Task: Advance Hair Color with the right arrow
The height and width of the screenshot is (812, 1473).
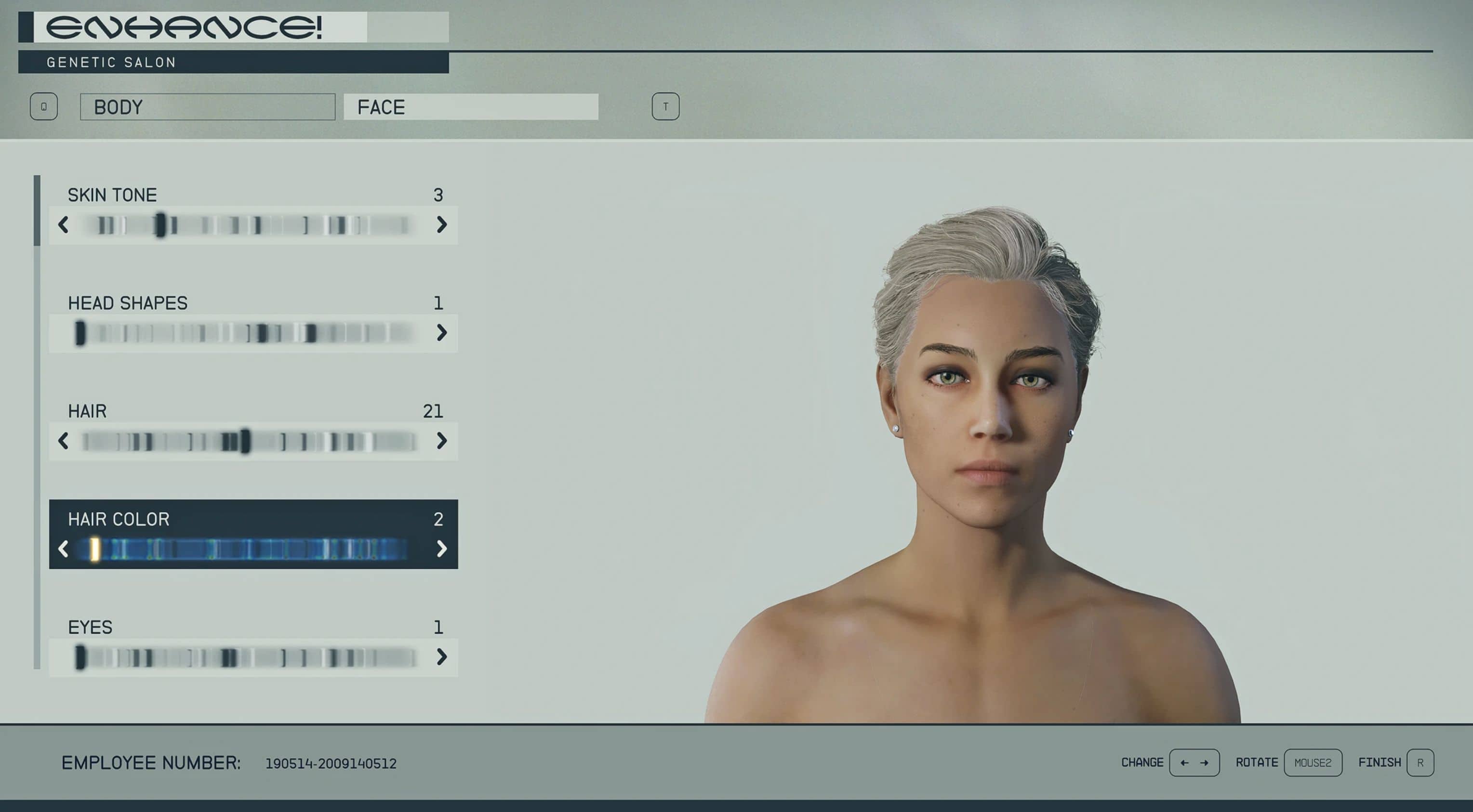Action: (441, 549)
